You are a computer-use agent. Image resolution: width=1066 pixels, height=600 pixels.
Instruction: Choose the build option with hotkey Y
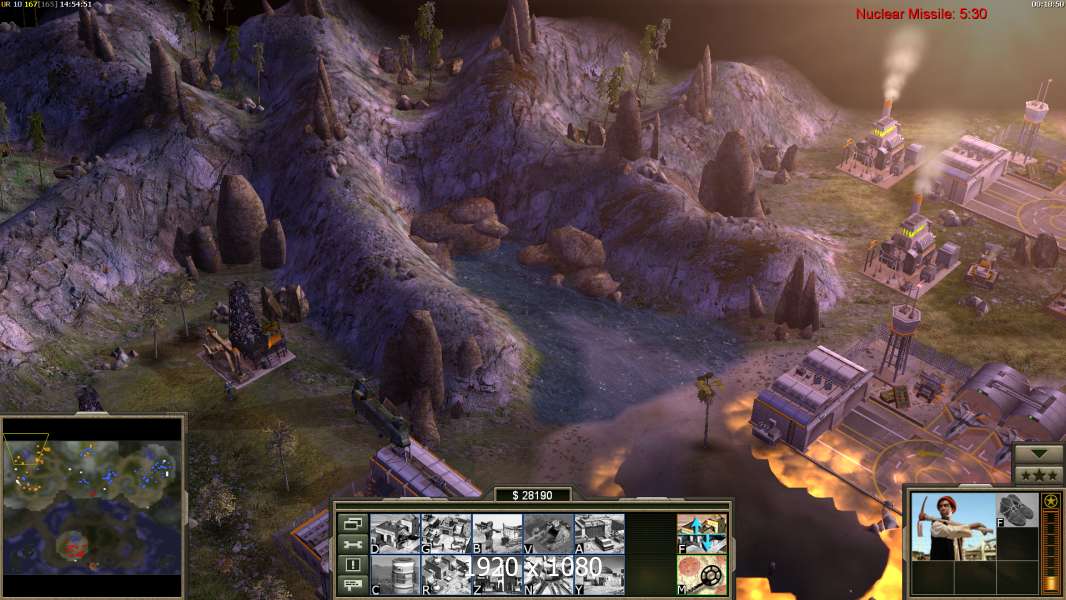coord(599,575)
